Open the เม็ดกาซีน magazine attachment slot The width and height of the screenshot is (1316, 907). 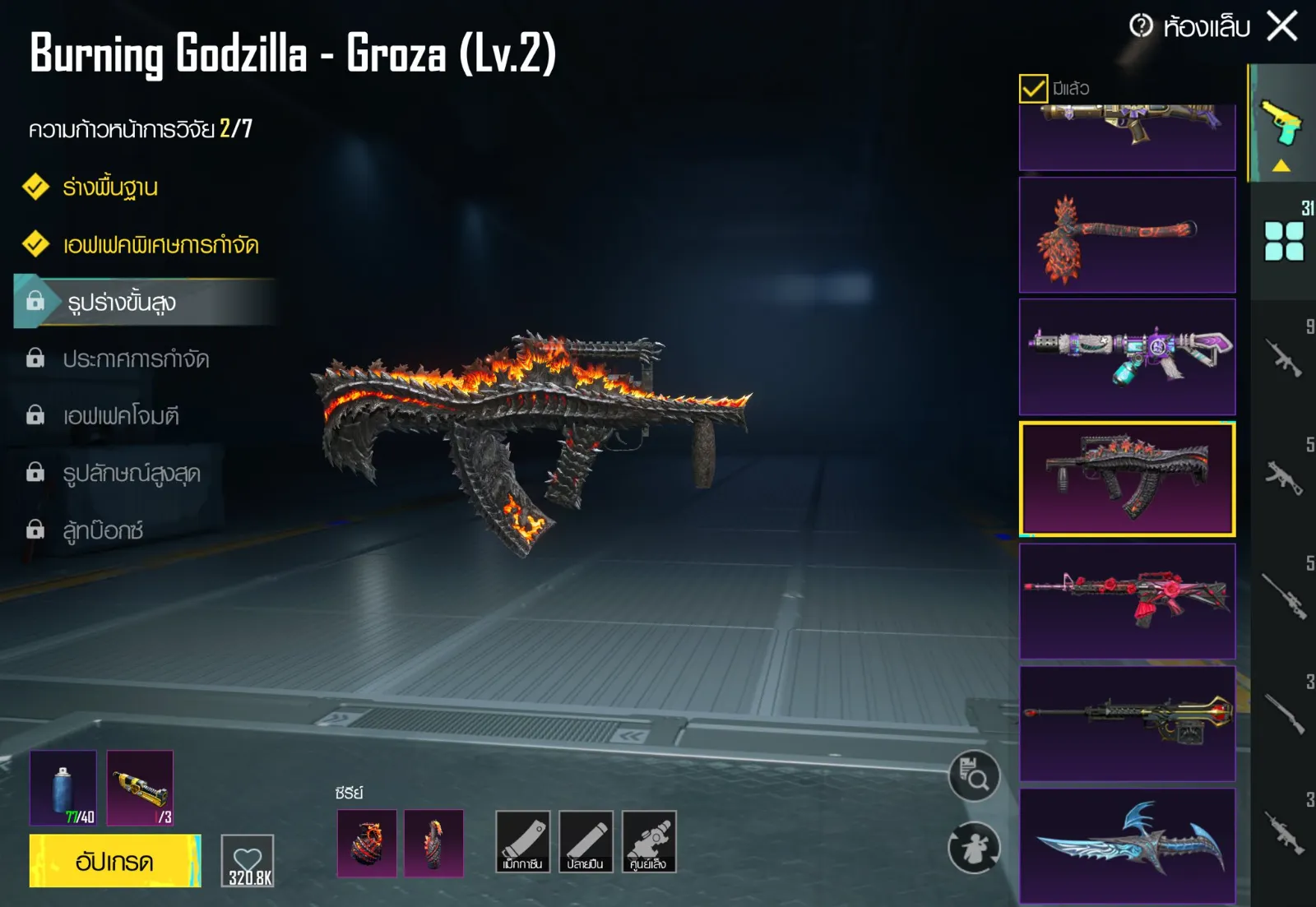(522, 841)
